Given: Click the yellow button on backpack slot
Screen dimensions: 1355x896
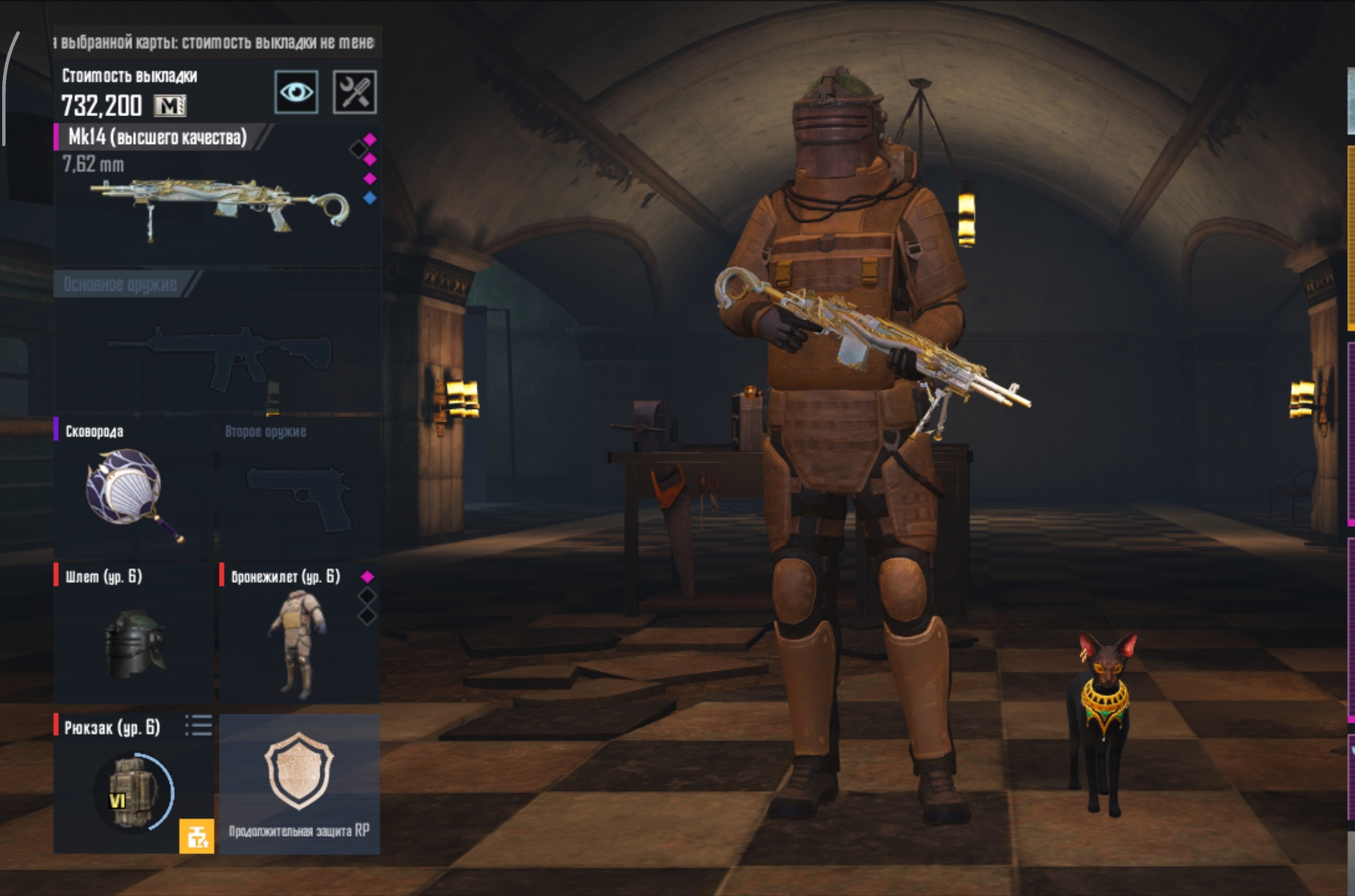Looking at the screenshot, I should (196, 836).
